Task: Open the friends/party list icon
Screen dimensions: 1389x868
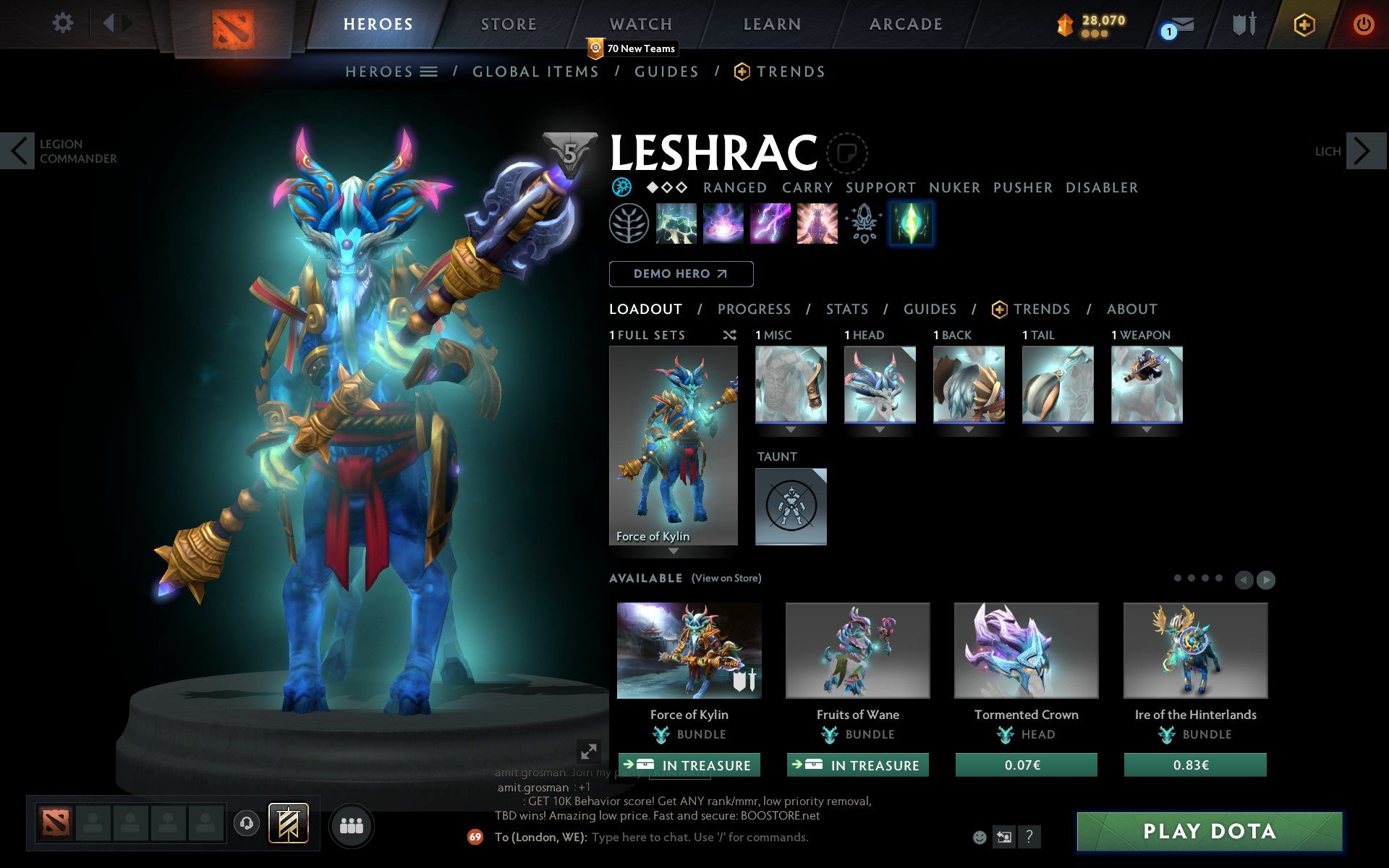Action: (x=352, y=825)
